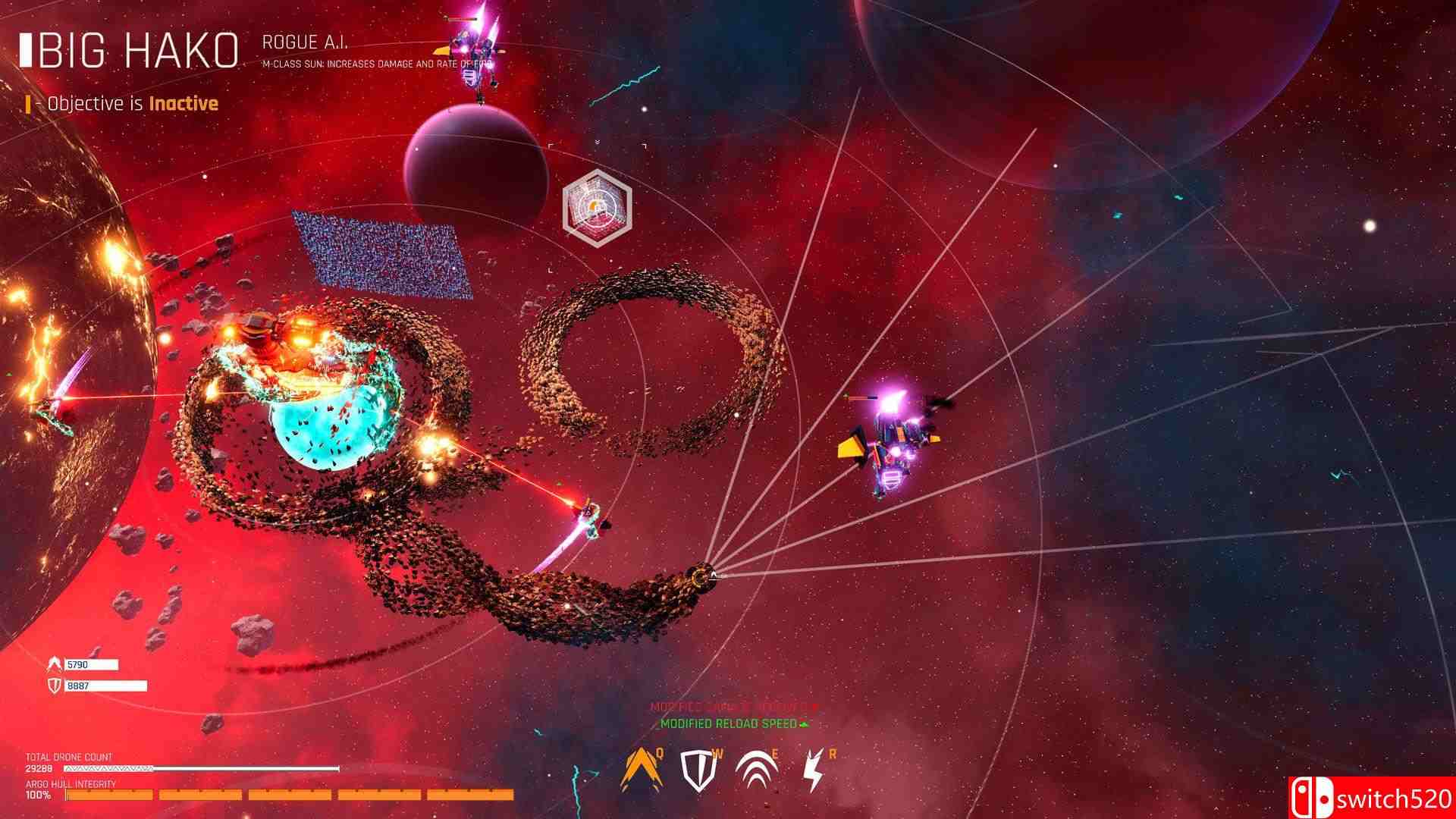The height and width of the screenshot is (819, 1456).
Task: Select the hexagonal objective marker in space
Action: [596, 206]
